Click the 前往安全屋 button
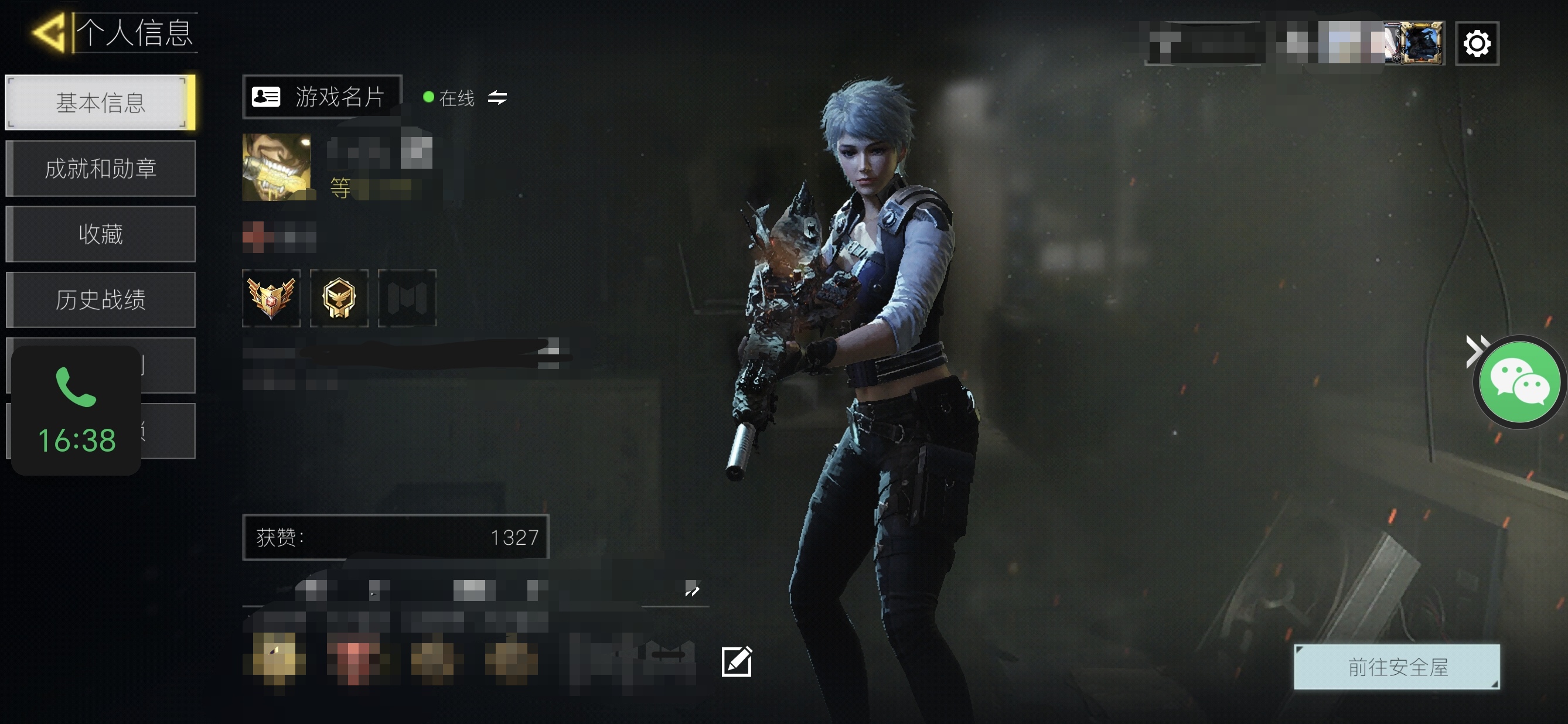 (x=1397, y=667)
